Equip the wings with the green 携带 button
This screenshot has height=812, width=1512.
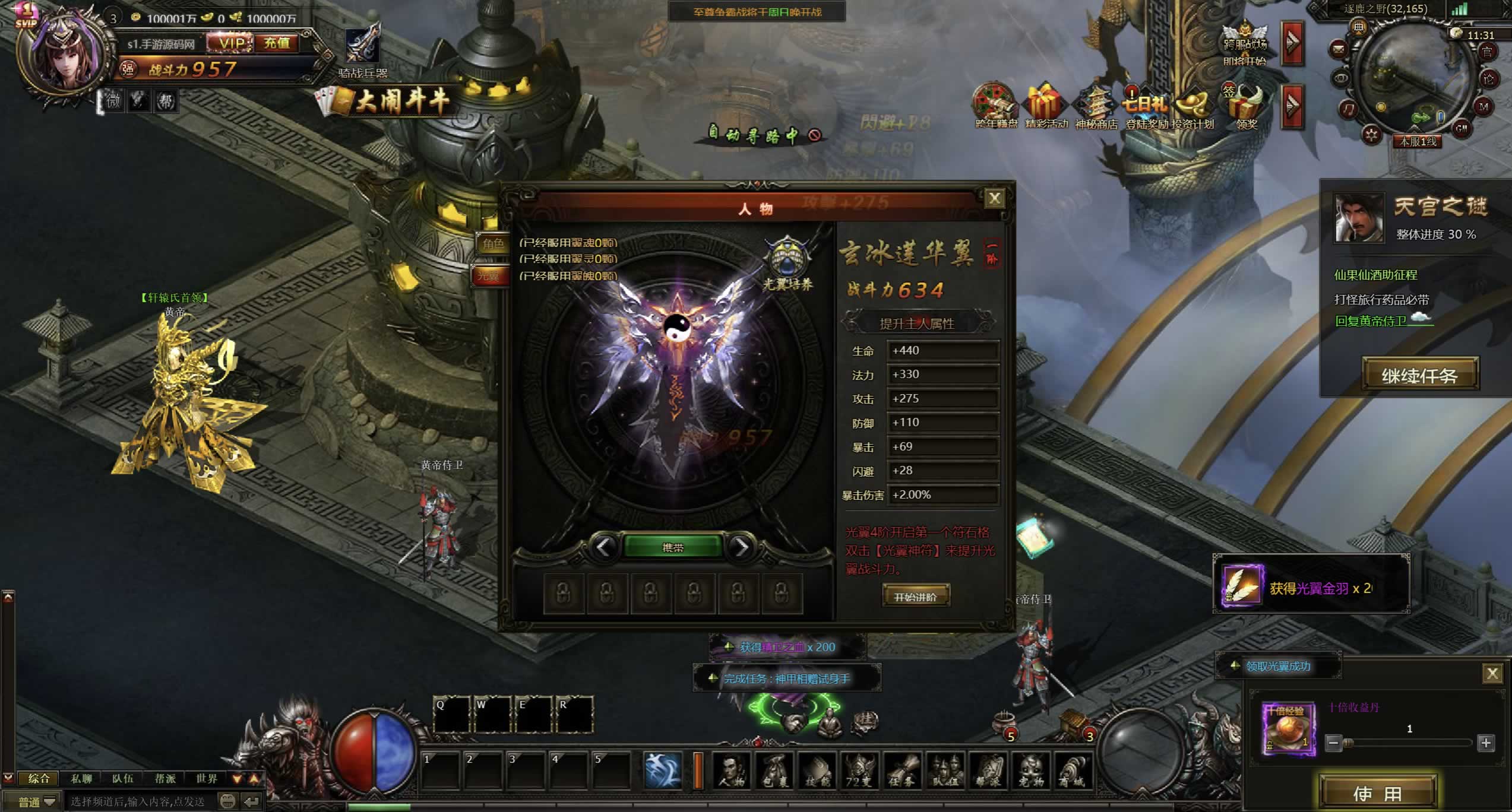[673, 547]
